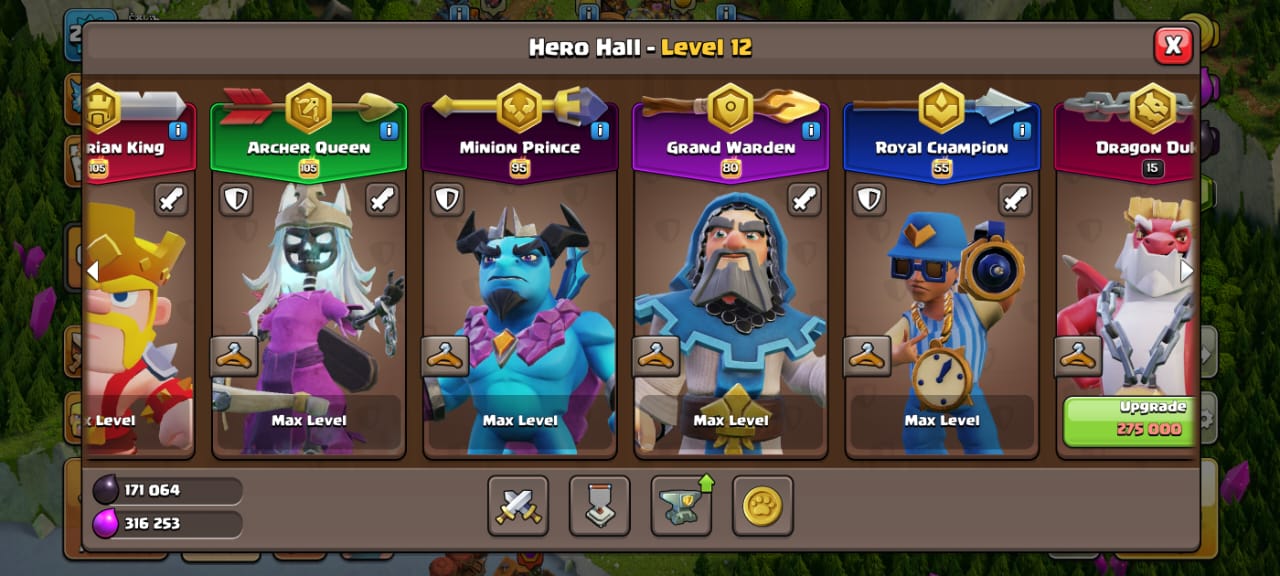Open Royal Champion info
Viewport: 1280px width, 576px height.
click(1022, 130)
